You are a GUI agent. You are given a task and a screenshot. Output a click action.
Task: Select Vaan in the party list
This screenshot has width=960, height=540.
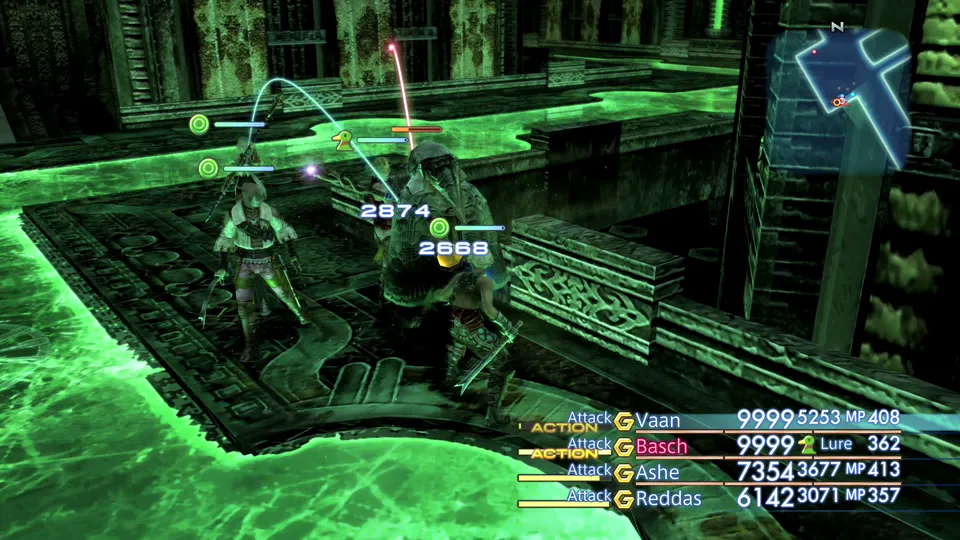[658, 420]
